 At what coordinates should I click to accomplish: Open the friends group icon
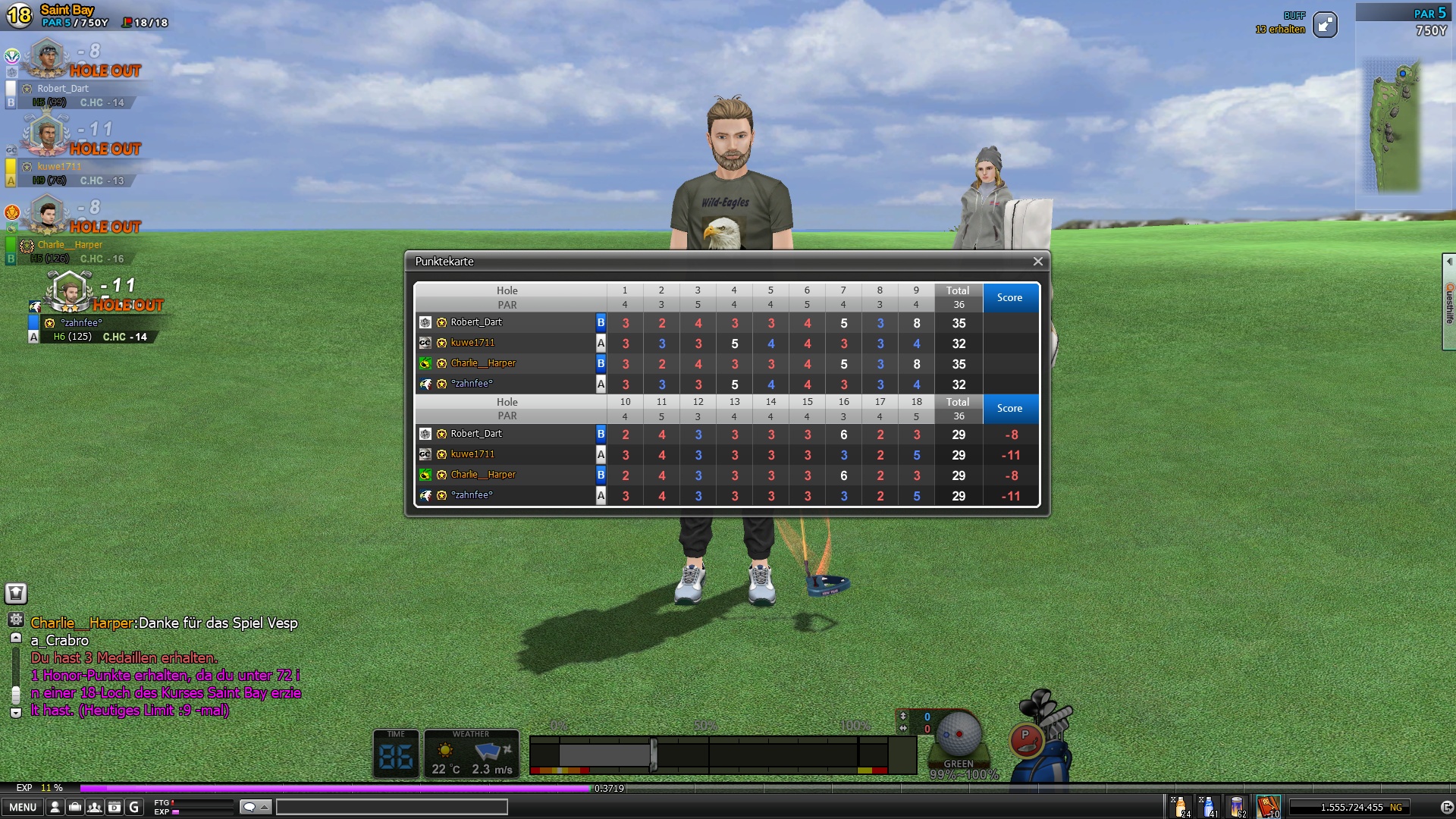click(x=95, y=807)
